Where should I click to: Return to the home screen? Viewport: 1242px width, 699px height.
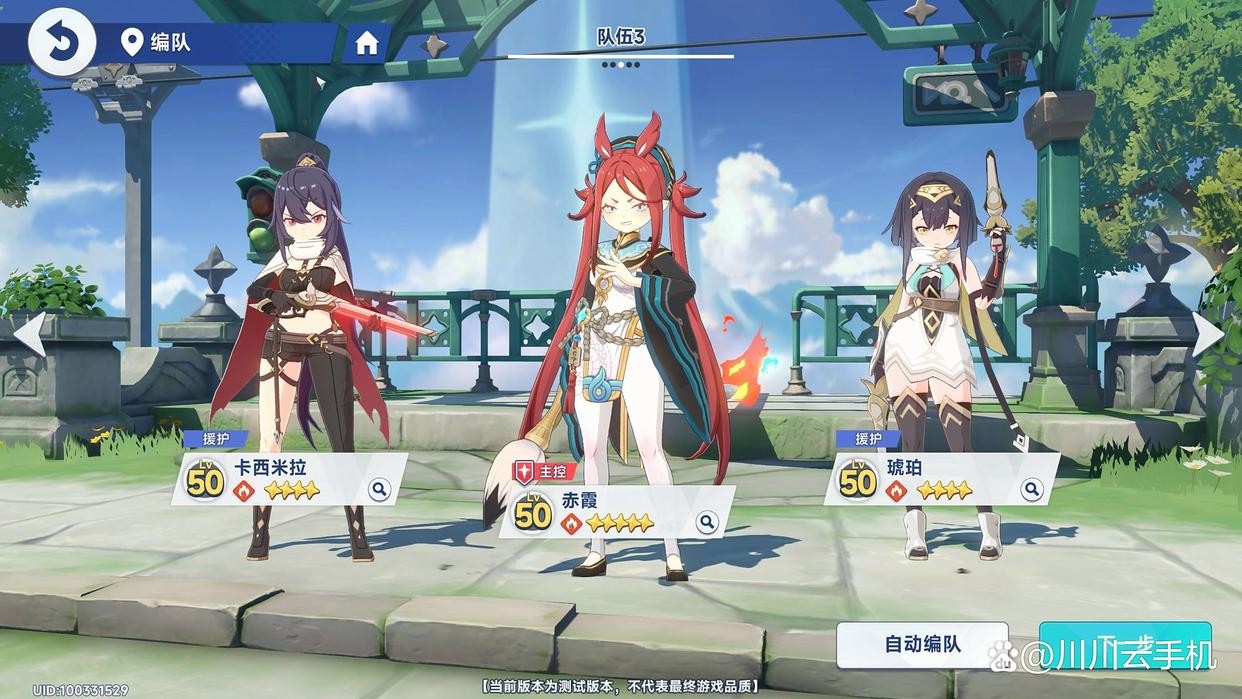367,43
